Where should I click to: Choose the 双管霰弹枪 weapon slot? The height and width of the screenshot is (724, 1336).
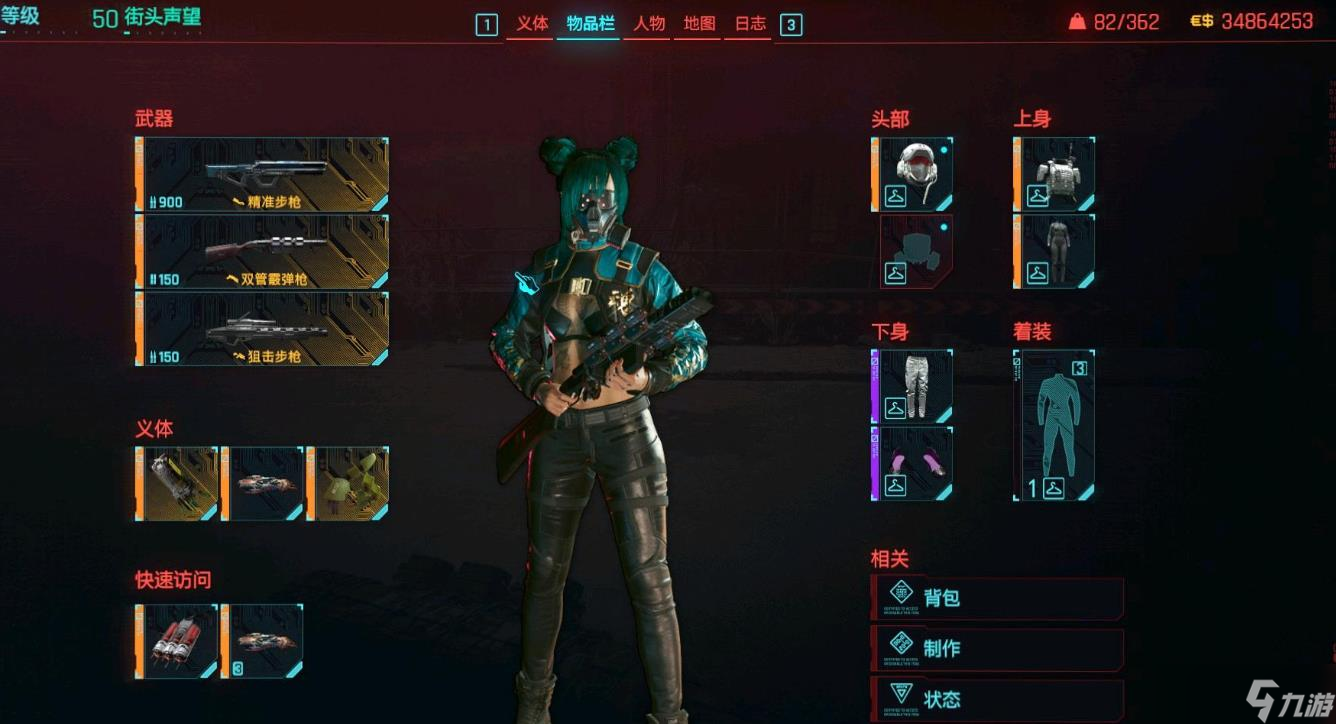263,252
